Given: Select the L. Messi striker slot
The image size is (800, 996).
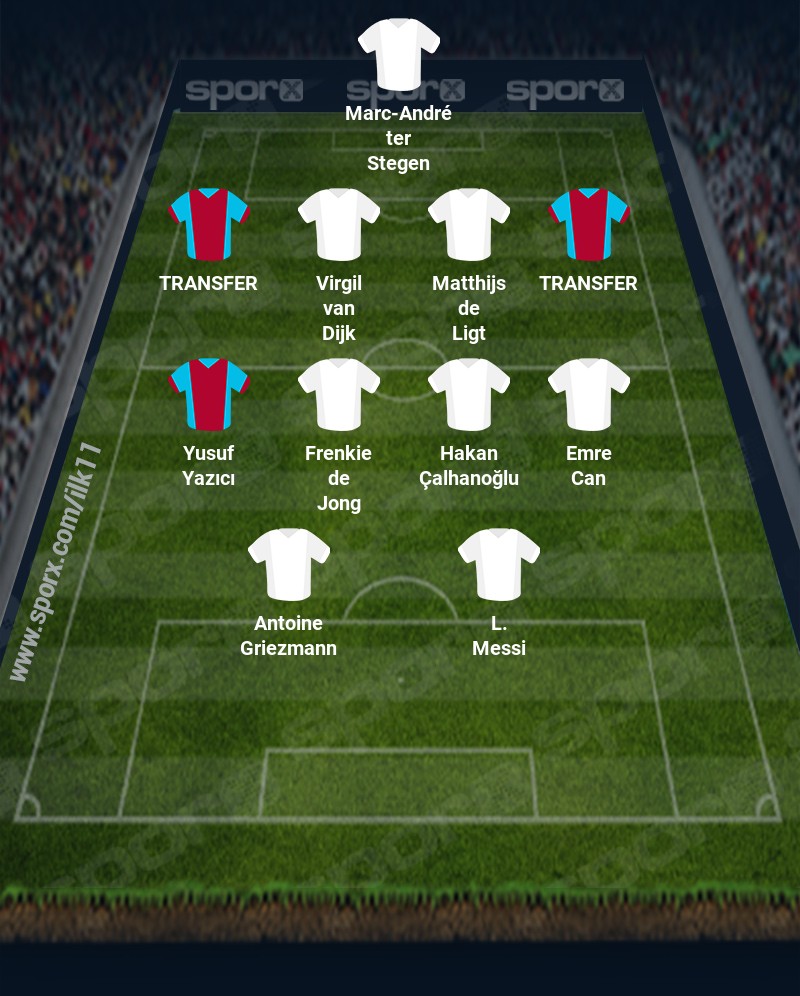Looking at the screenshot, I should 498,564.
